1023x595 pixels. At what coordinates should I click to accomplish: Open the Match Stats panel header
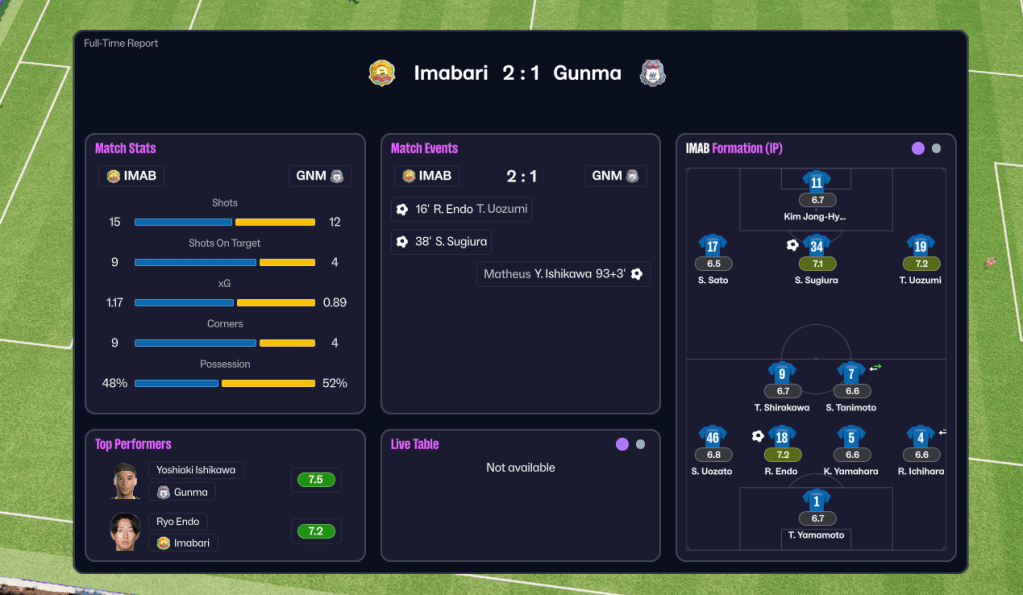pyautogui.click(x=126, y=148)
